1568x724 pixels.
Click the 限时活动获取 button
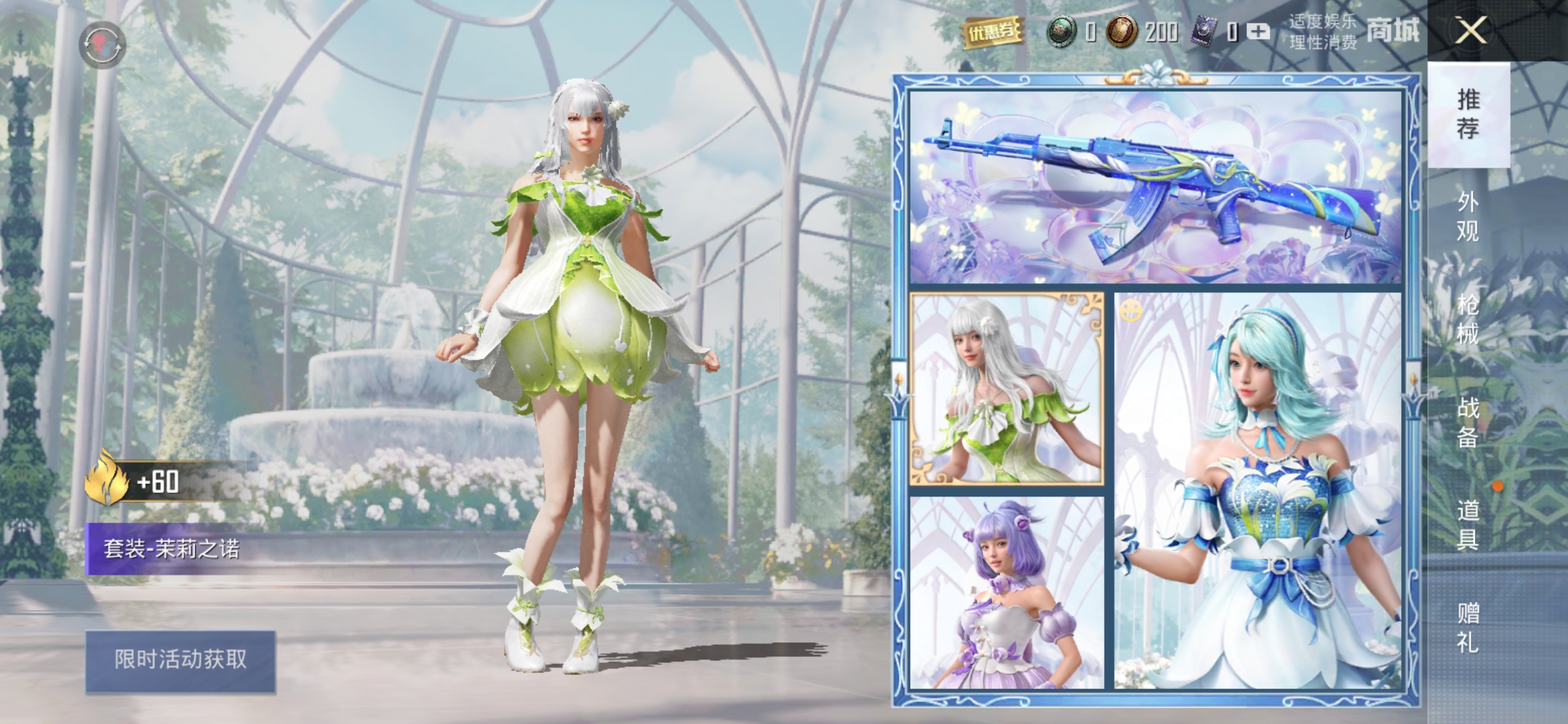tap(180, 660)
